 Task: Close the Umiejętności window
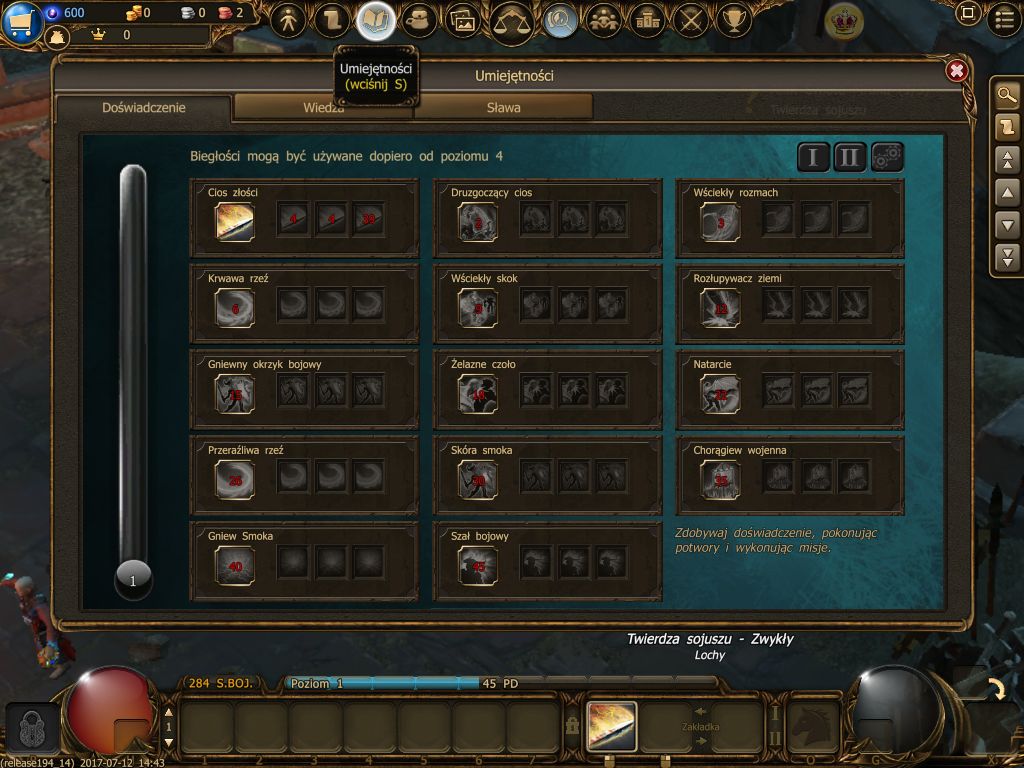click(x=956, y=71)
